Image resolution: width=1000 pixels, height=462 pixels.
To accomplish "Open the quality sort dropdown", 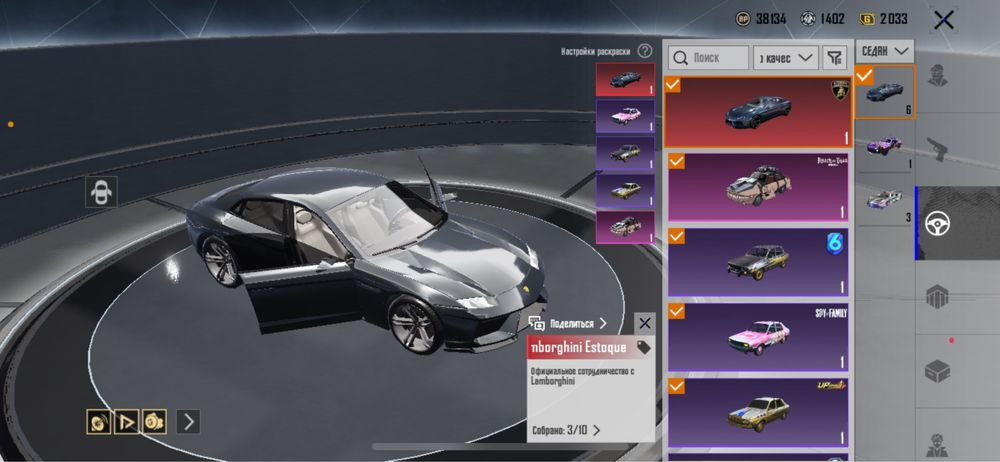I will pyautogui.click(x=786, y=58).
